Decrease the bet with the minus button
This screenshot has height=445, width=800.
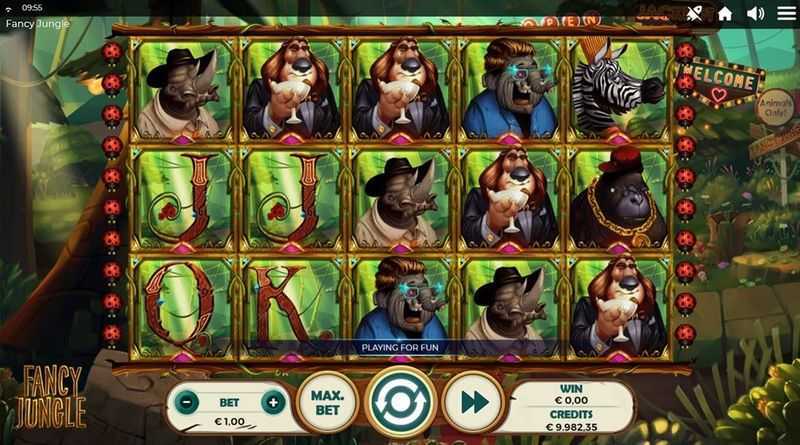pos(187,403)
